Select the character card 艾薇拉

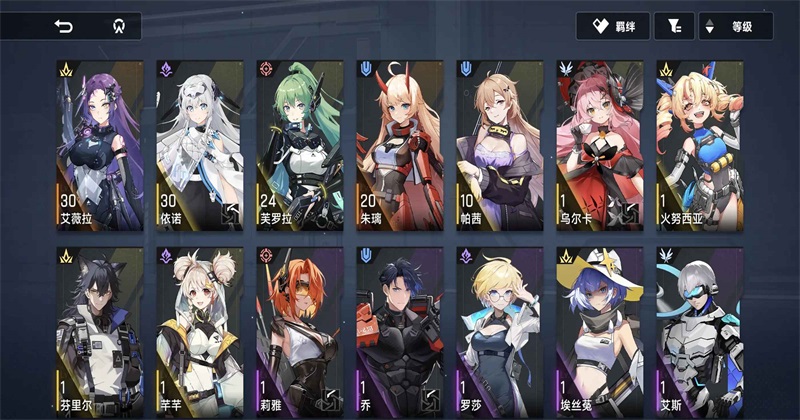[x=100, y=145]
